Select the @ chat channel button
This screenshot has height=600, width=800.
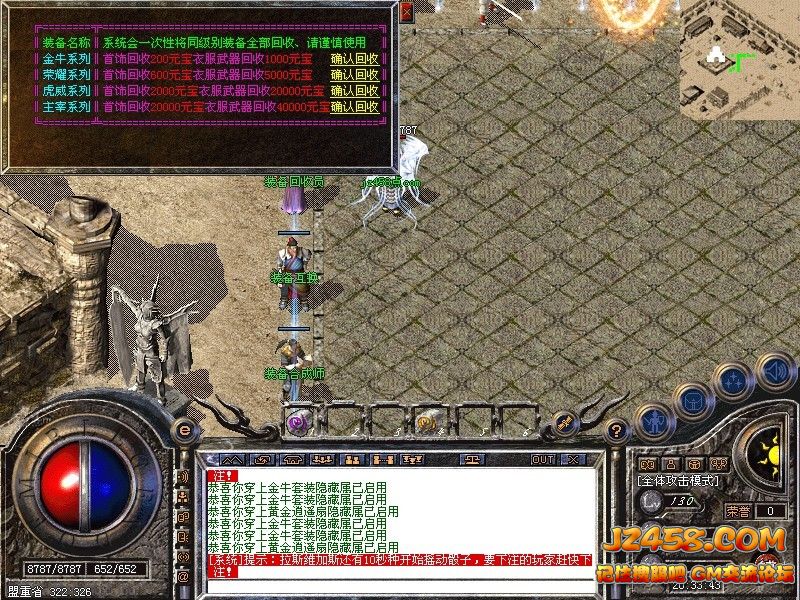tap(183, 577)
